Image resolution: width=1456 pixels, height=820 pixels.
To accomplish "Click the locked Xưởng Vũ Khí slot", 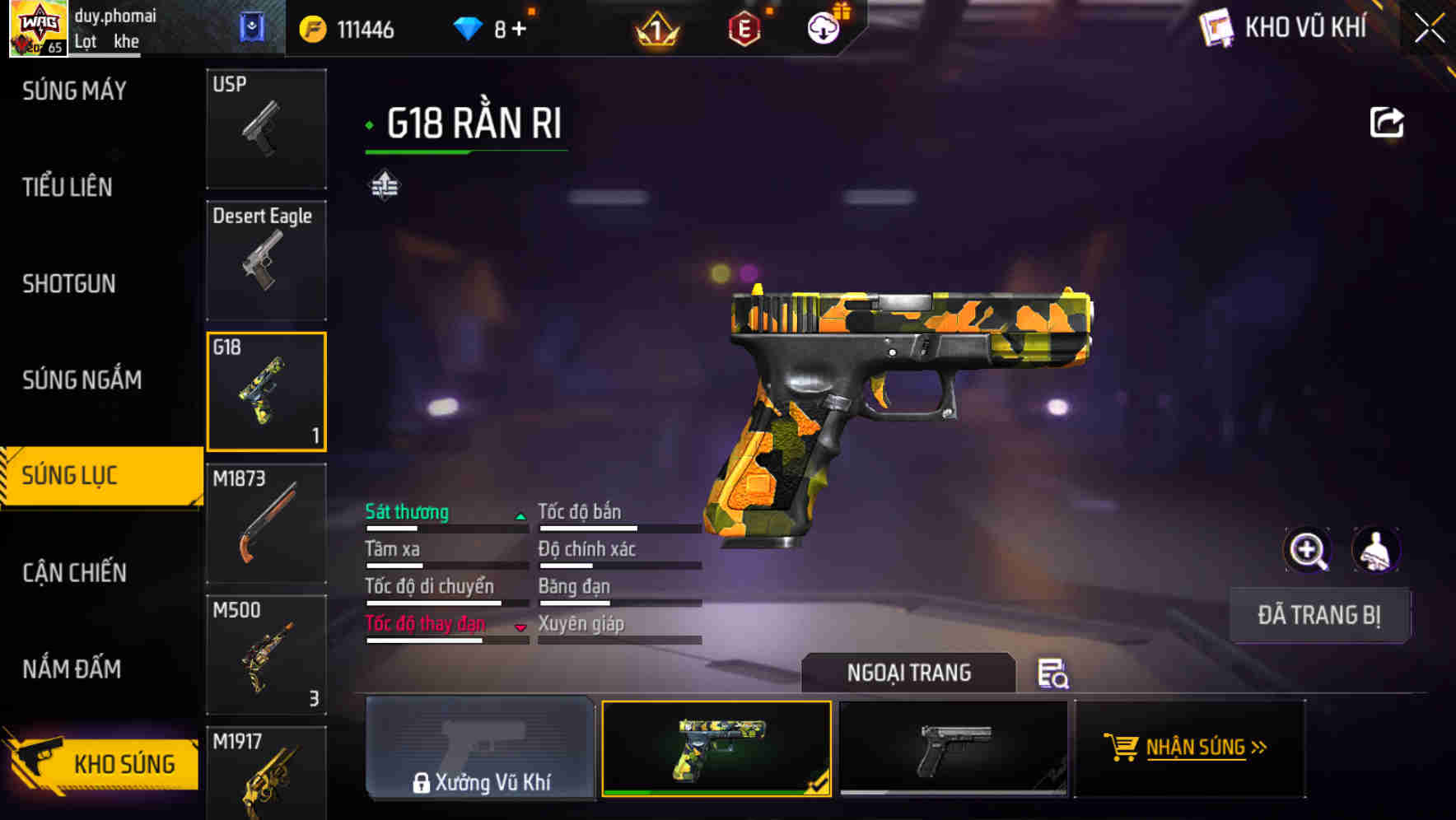I will click(481, 749).
